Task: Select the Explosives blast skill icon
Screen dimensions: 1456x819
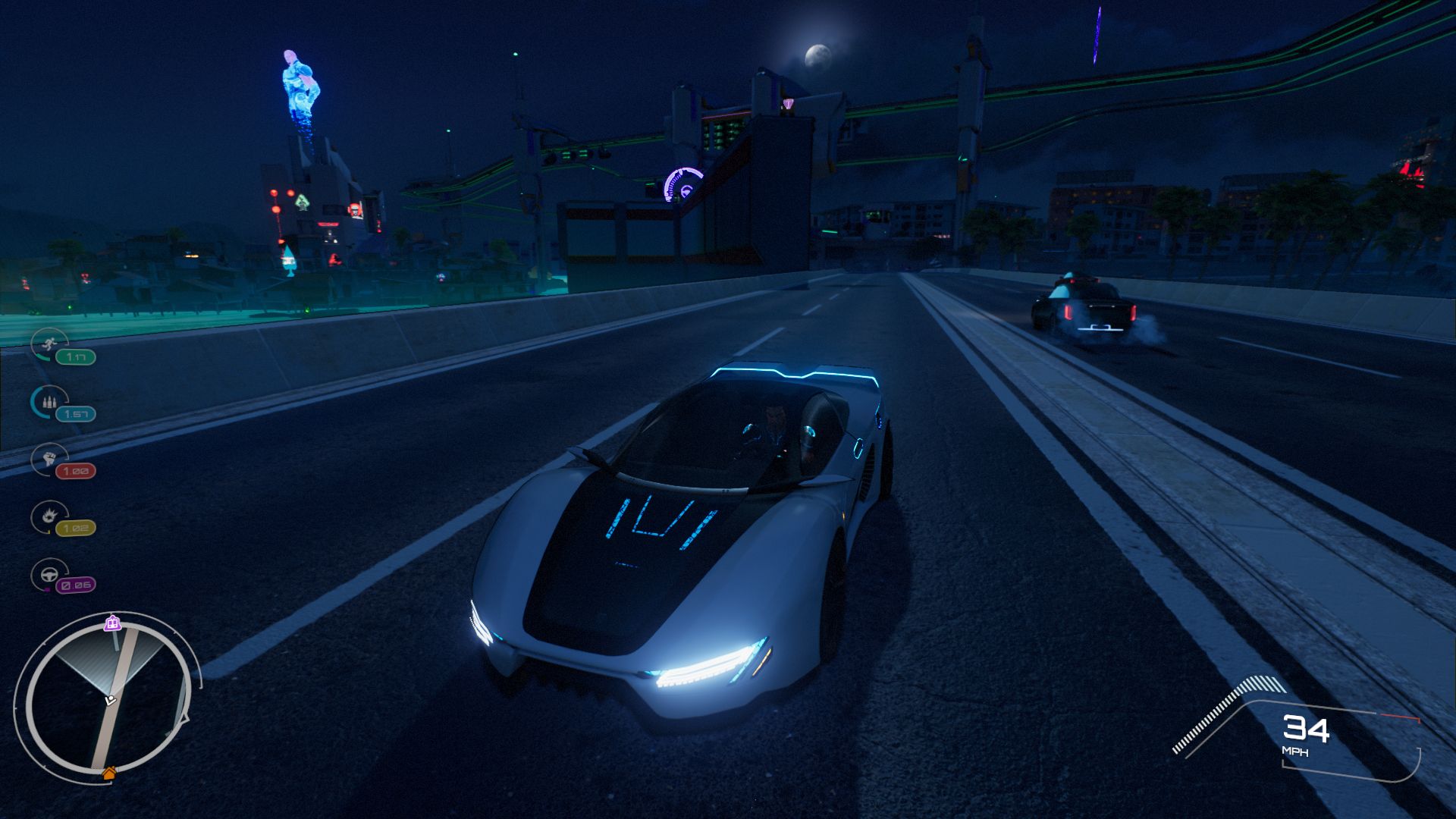Action: coord(49,516)
